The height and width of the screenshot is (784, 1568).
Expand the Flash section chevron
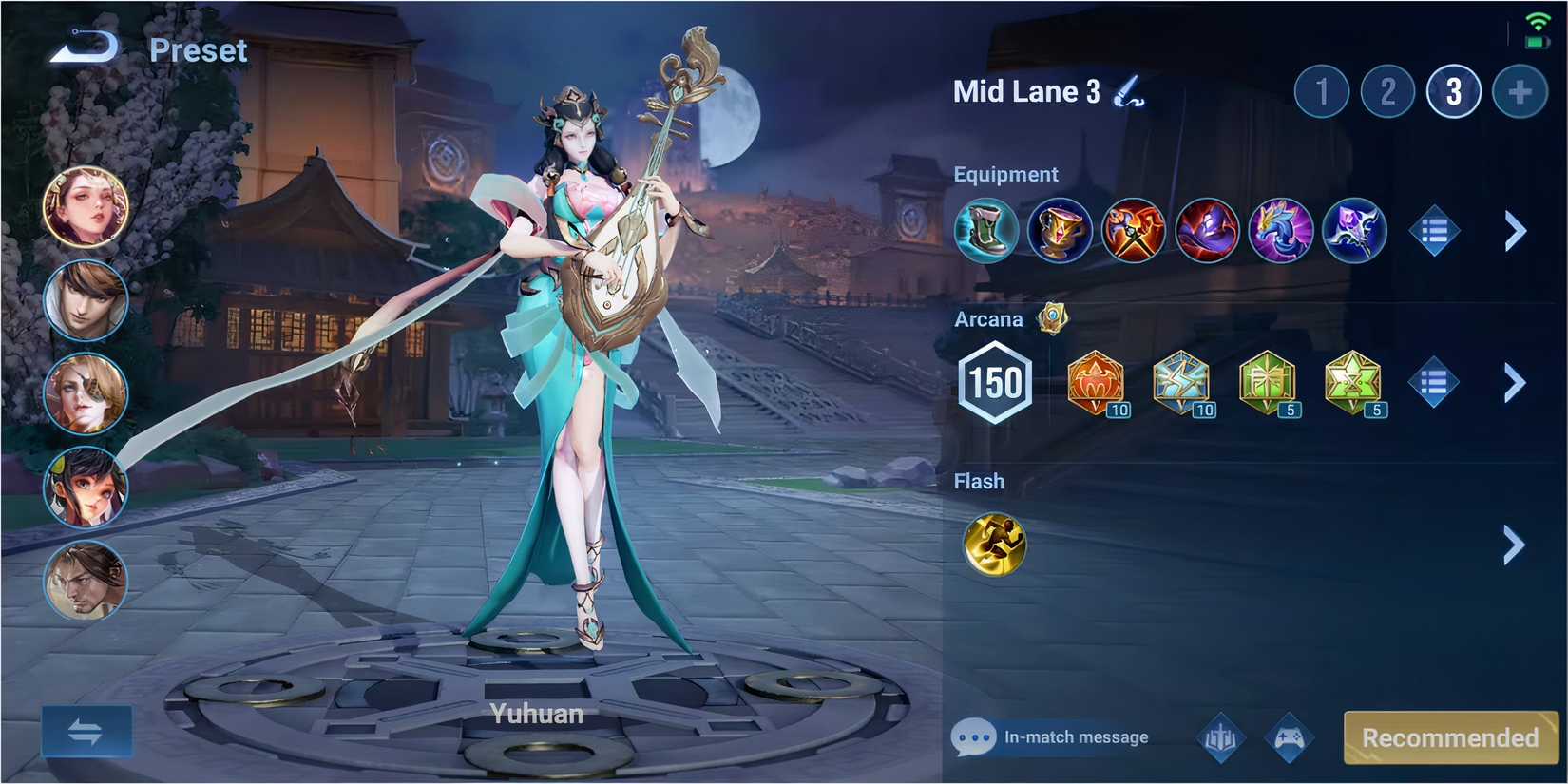tap(1514, 545)
